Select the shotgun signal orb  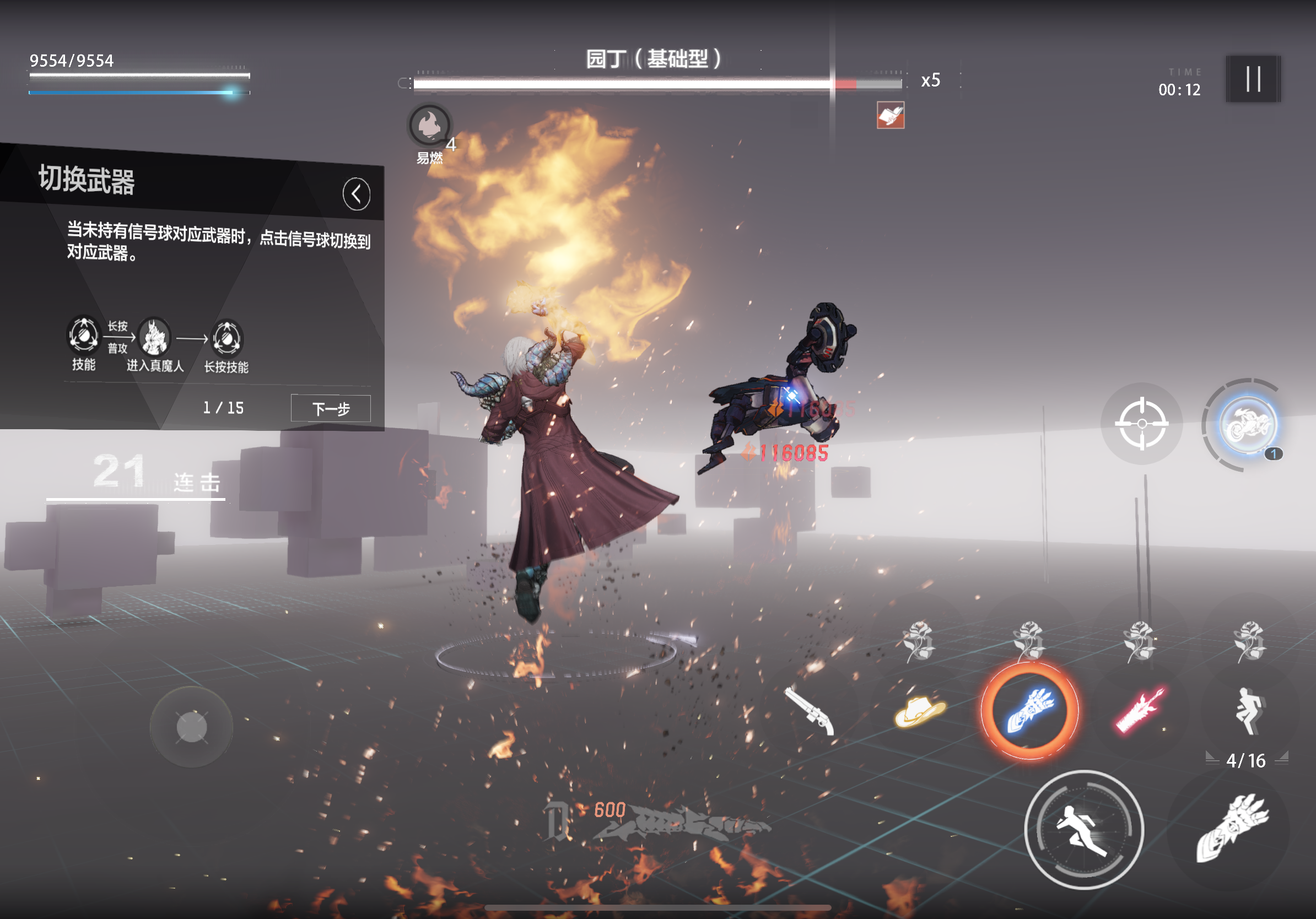click(x=810, y=710)
